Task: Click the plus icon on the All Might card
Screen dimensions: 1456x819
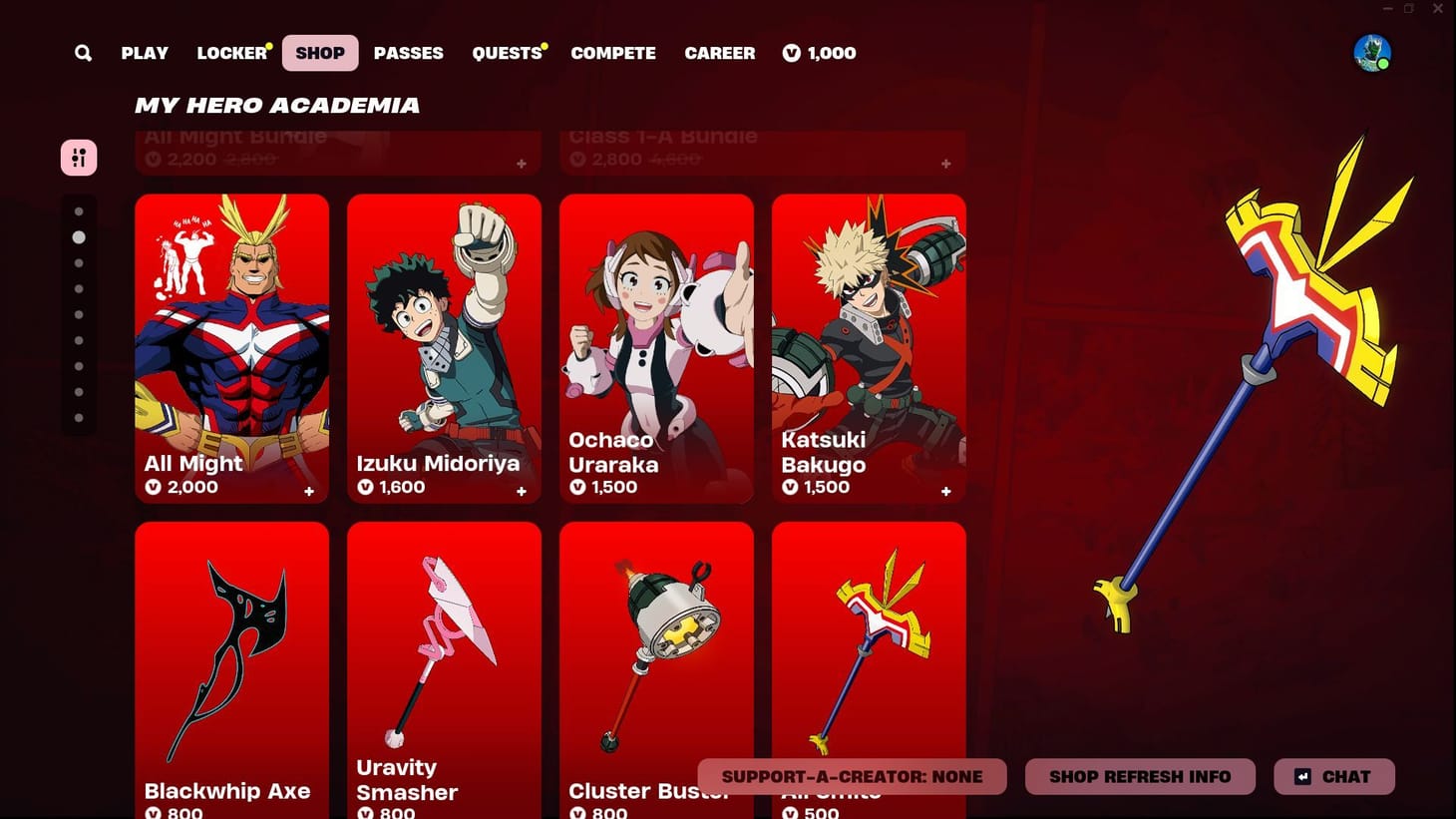Action: coord(309,491)
